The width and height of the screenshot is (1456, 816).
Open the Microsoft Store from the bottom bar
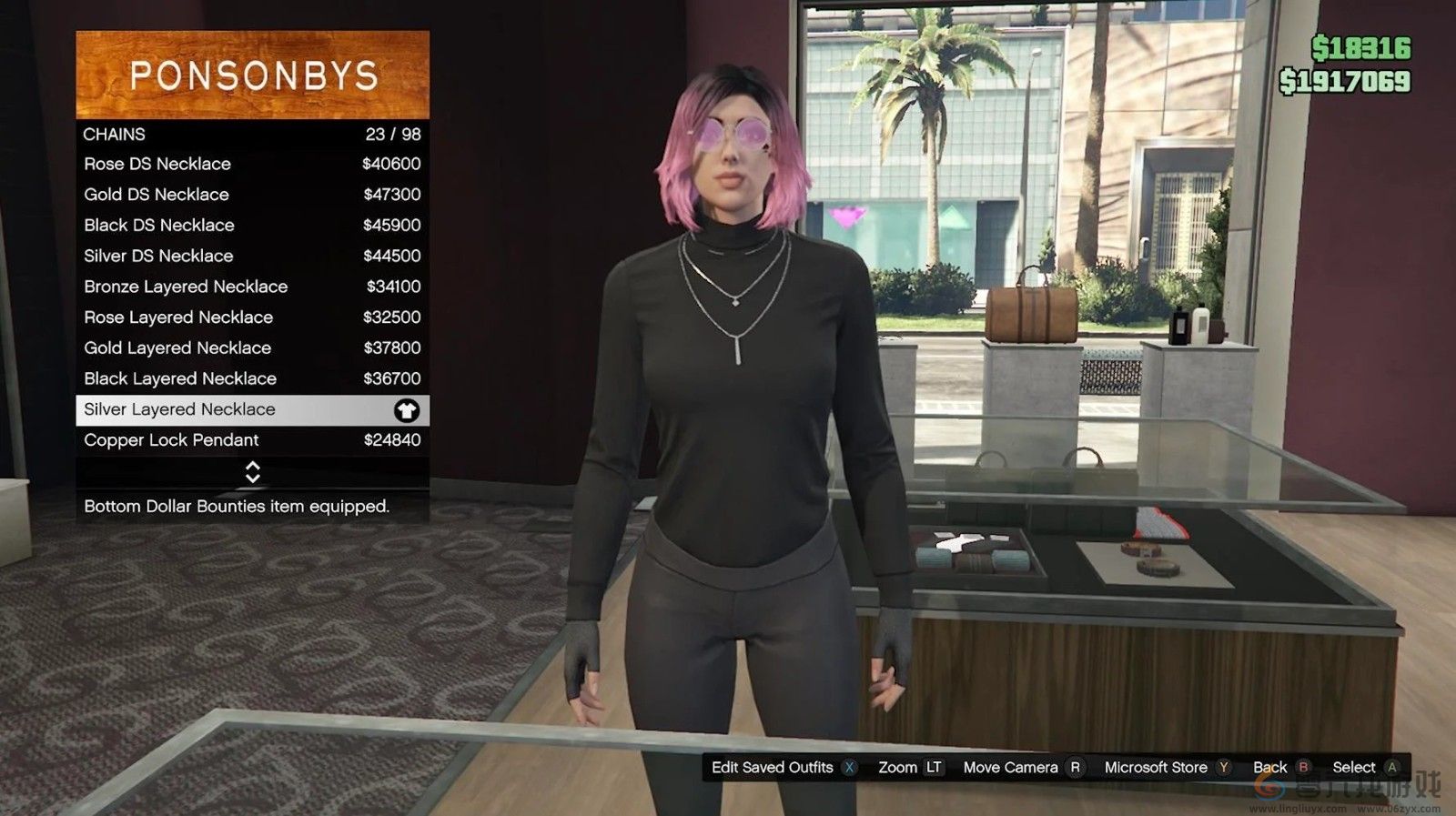click(1156, 767)
